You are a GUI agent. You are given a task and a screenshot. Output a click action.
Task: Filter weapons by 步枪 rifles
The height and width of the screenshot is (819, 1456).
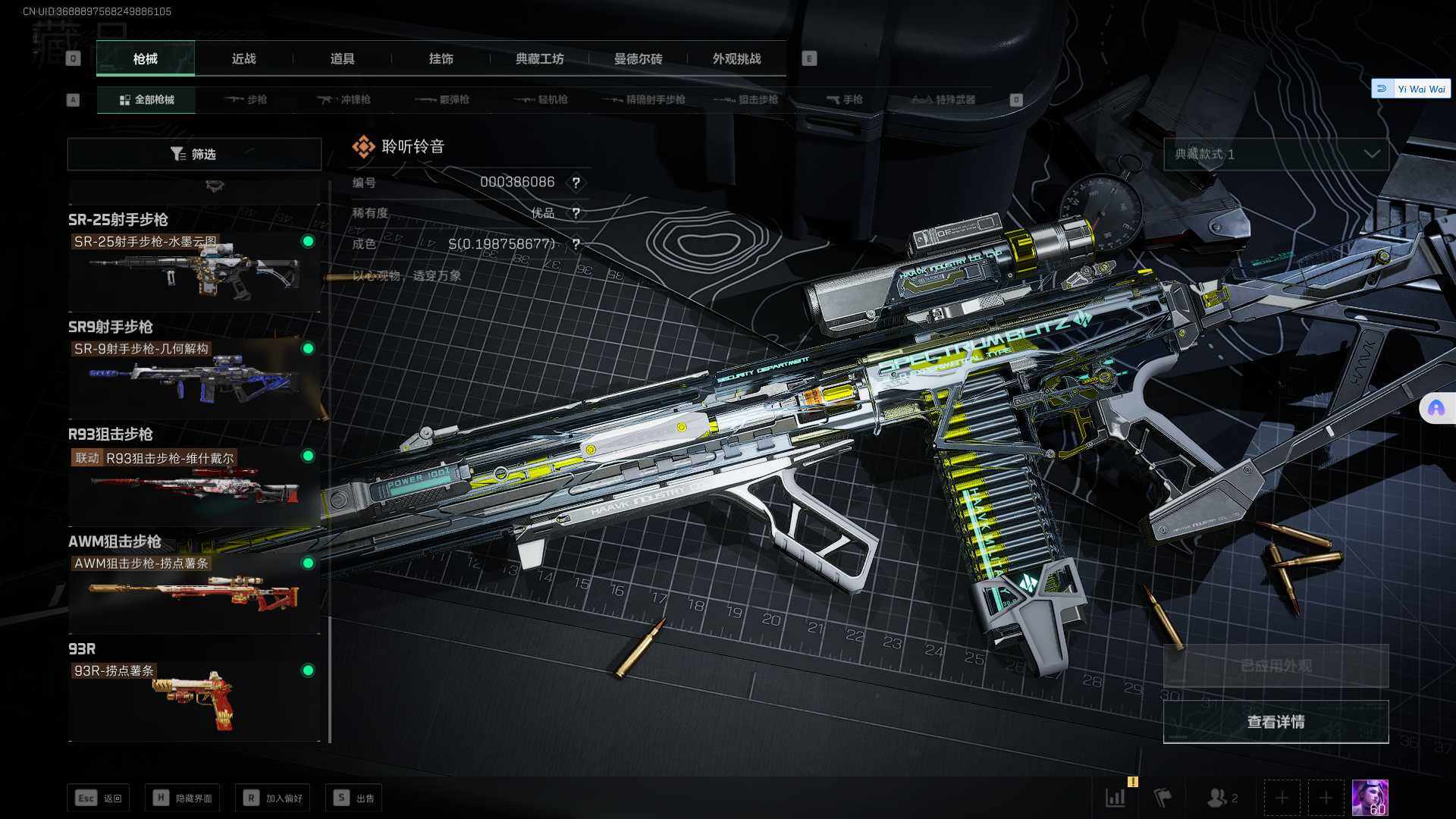click(x=246, y=99)
